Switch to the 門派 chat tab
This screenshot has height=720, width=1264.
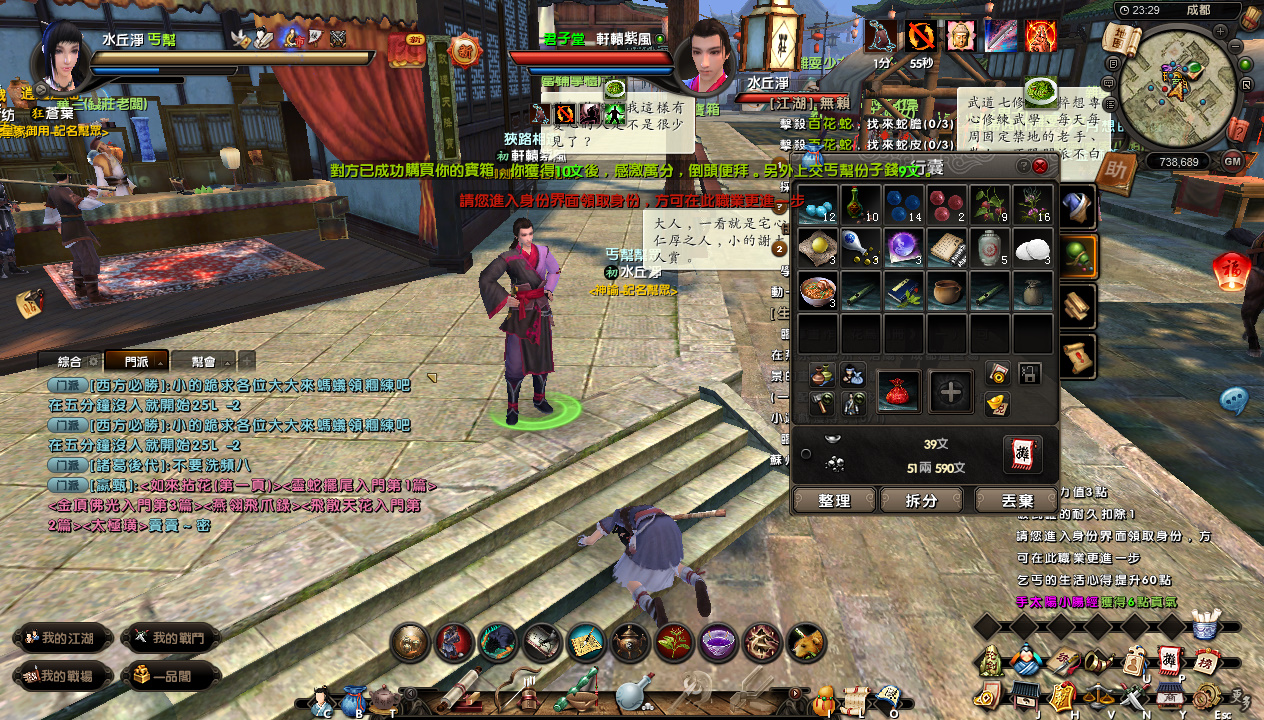[136, 361]
